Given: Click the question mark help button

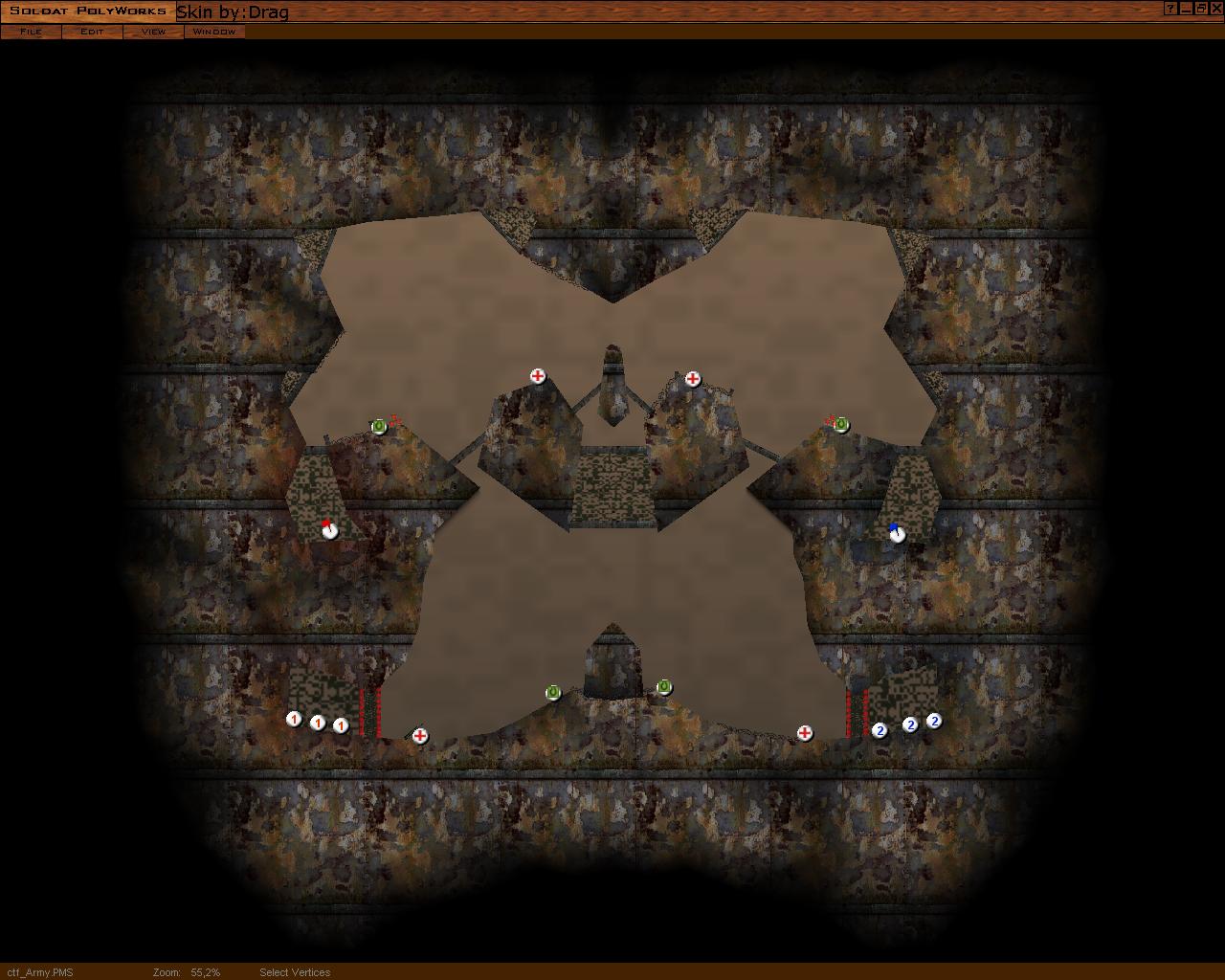Looking at the screenshot, I should point(1170,9).
